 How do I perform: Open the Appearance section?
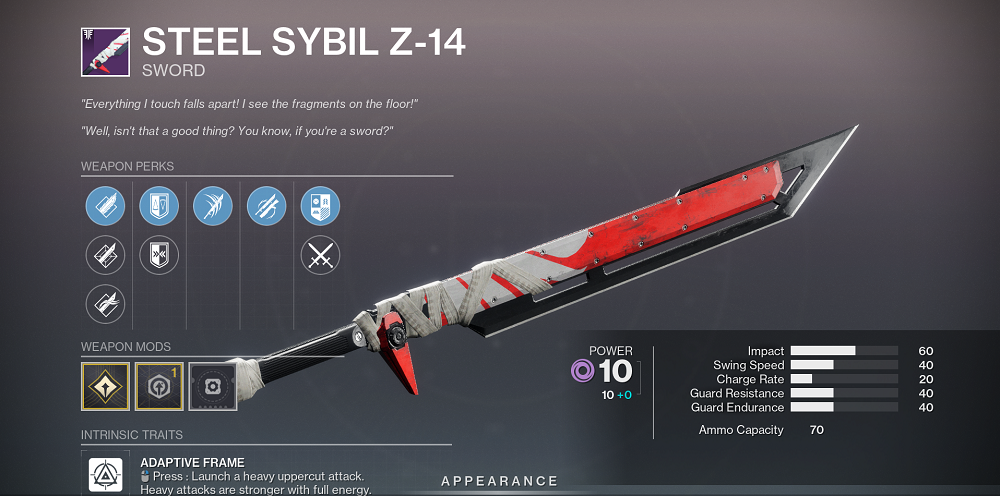click(x=499, y=482)
